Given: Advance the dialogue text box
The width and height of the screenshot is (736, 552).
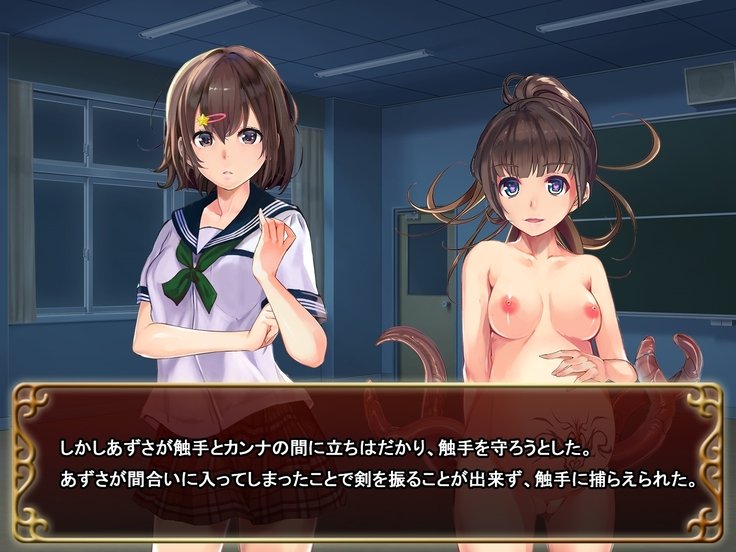Looking at the screenshot, I should pos(368,460).
